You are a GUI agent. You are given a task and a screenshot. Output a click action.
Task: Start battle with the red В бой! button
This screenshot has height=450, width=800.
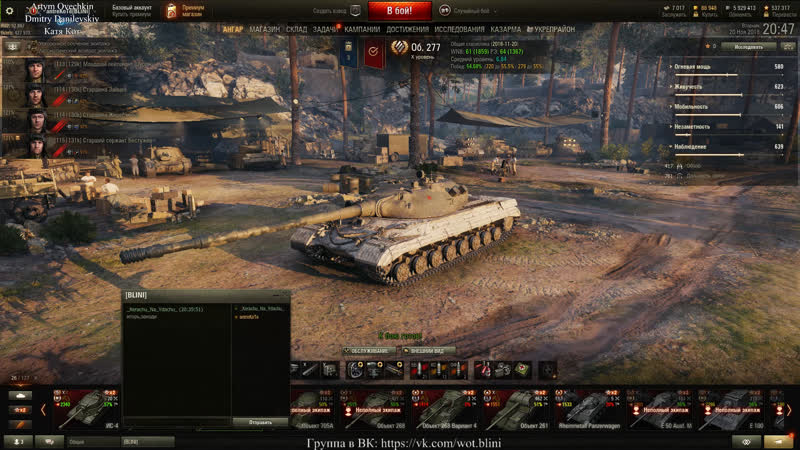click(x=400, y=11)
